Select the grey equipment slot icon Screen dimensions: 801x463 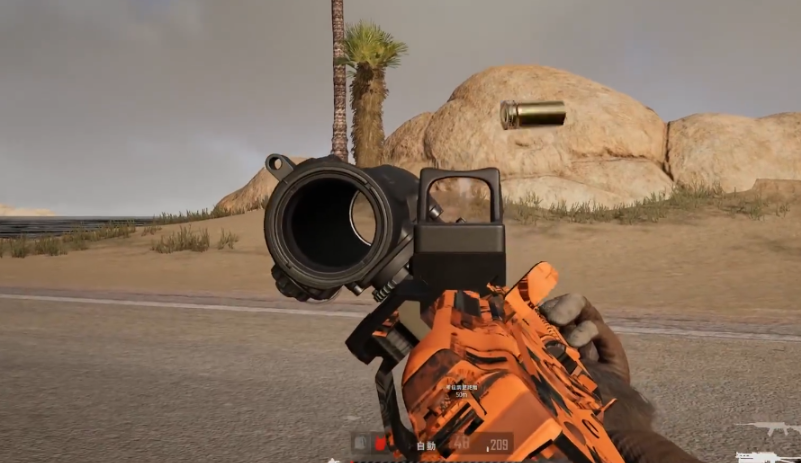[361, 444]
